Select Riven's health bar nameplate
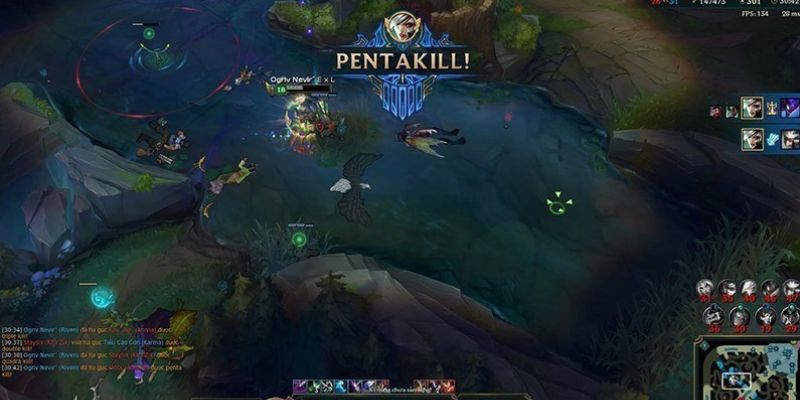The image size is (800, 400). click(x=301, y=88)
